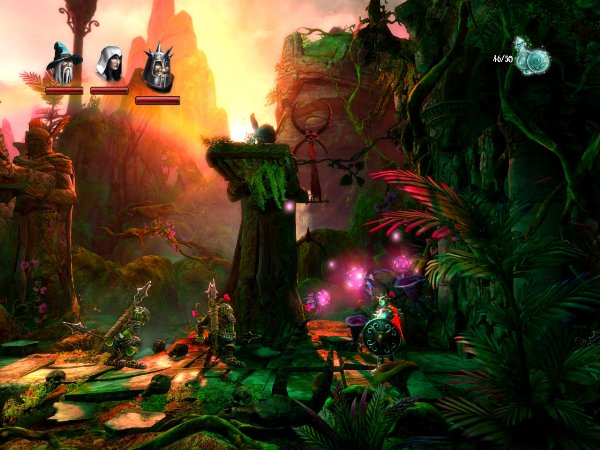Viewport: 600px width, 450px height.
Task: Switch to the hooded thief portrait
Action: click(108, 65)
